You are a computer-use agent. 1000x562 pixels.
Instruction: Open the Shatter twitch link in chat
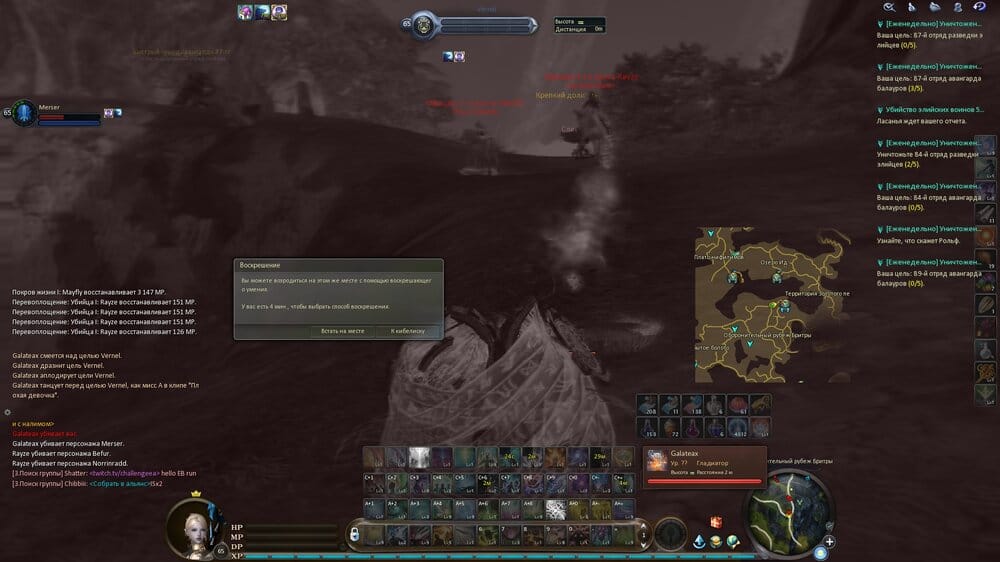click(127, 473)
